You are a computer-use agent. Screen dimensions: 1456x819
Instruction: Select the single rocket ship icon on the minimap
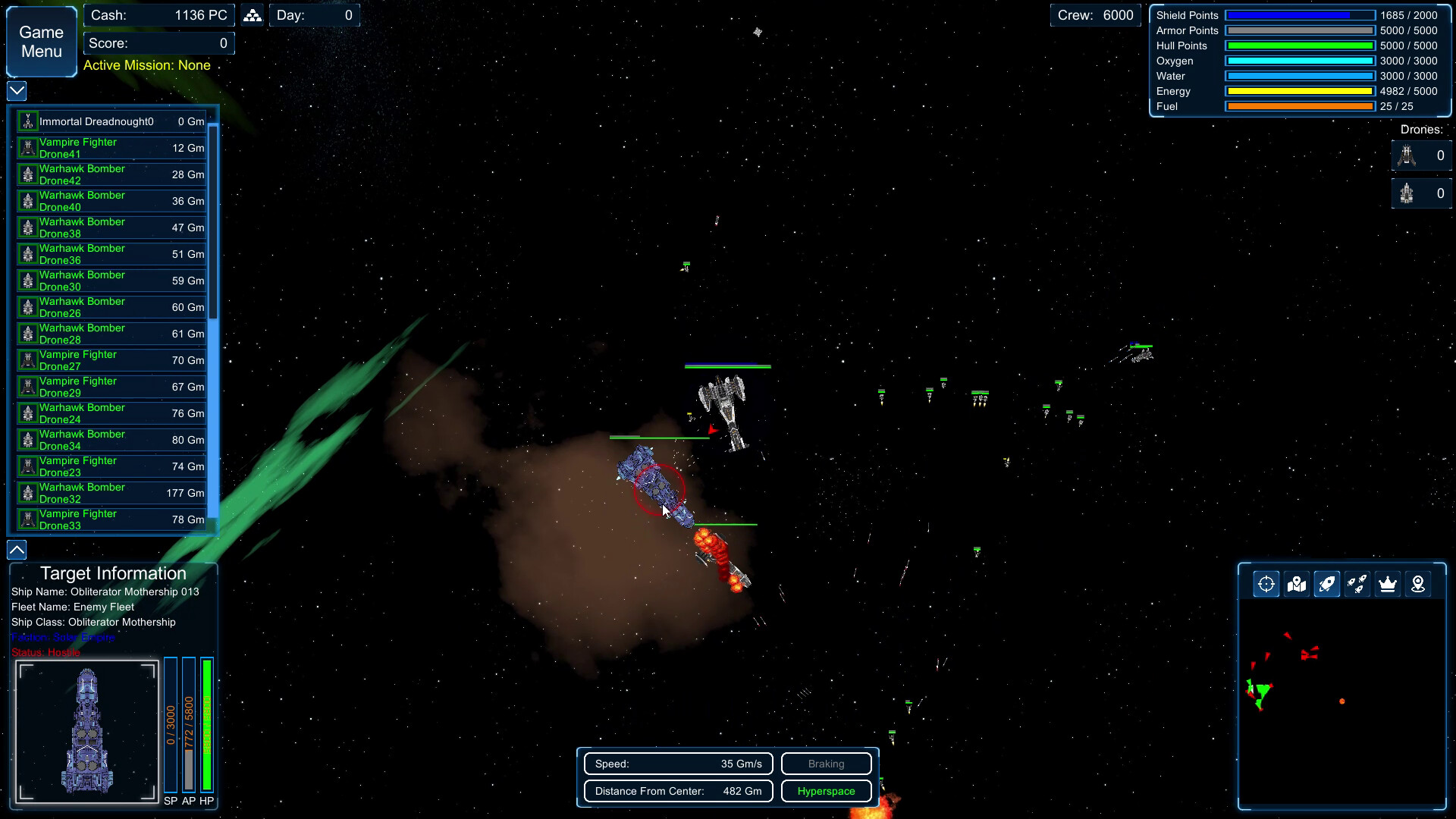click(1326, 584)
